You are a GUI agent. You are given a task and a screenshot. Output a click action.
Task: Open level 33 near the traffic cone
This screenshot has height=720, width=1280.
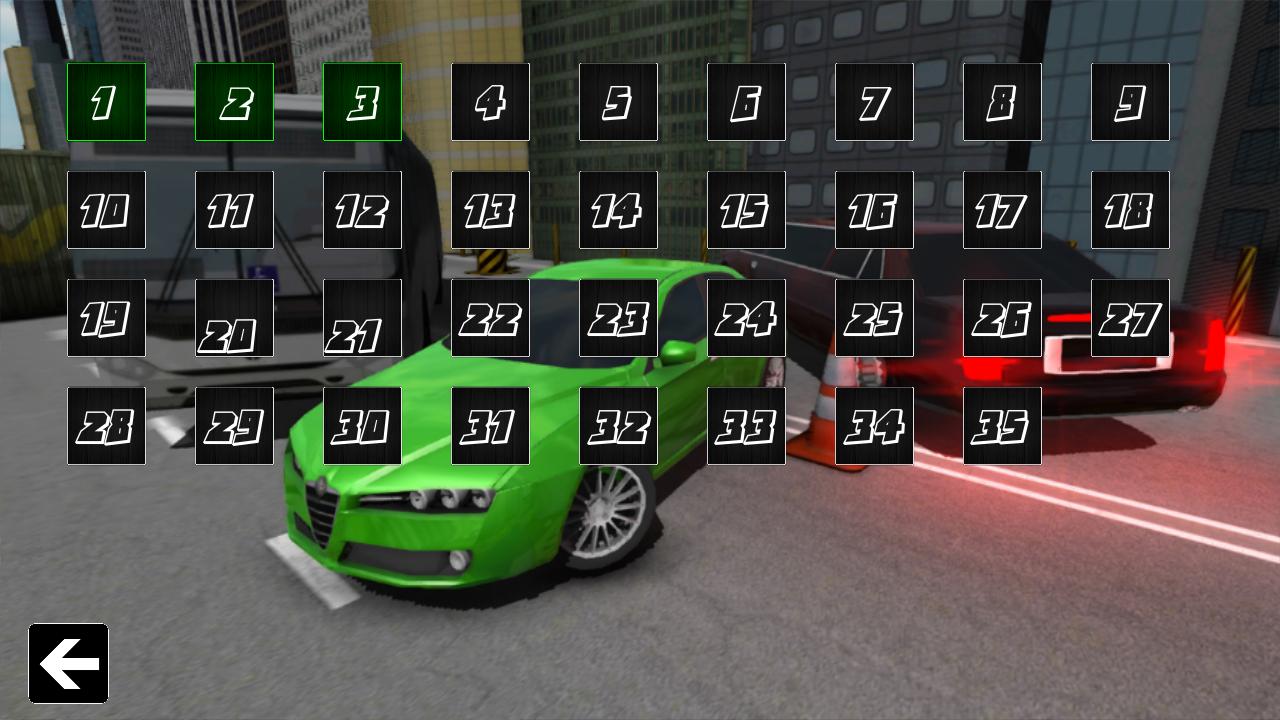(x=746, y=425)
